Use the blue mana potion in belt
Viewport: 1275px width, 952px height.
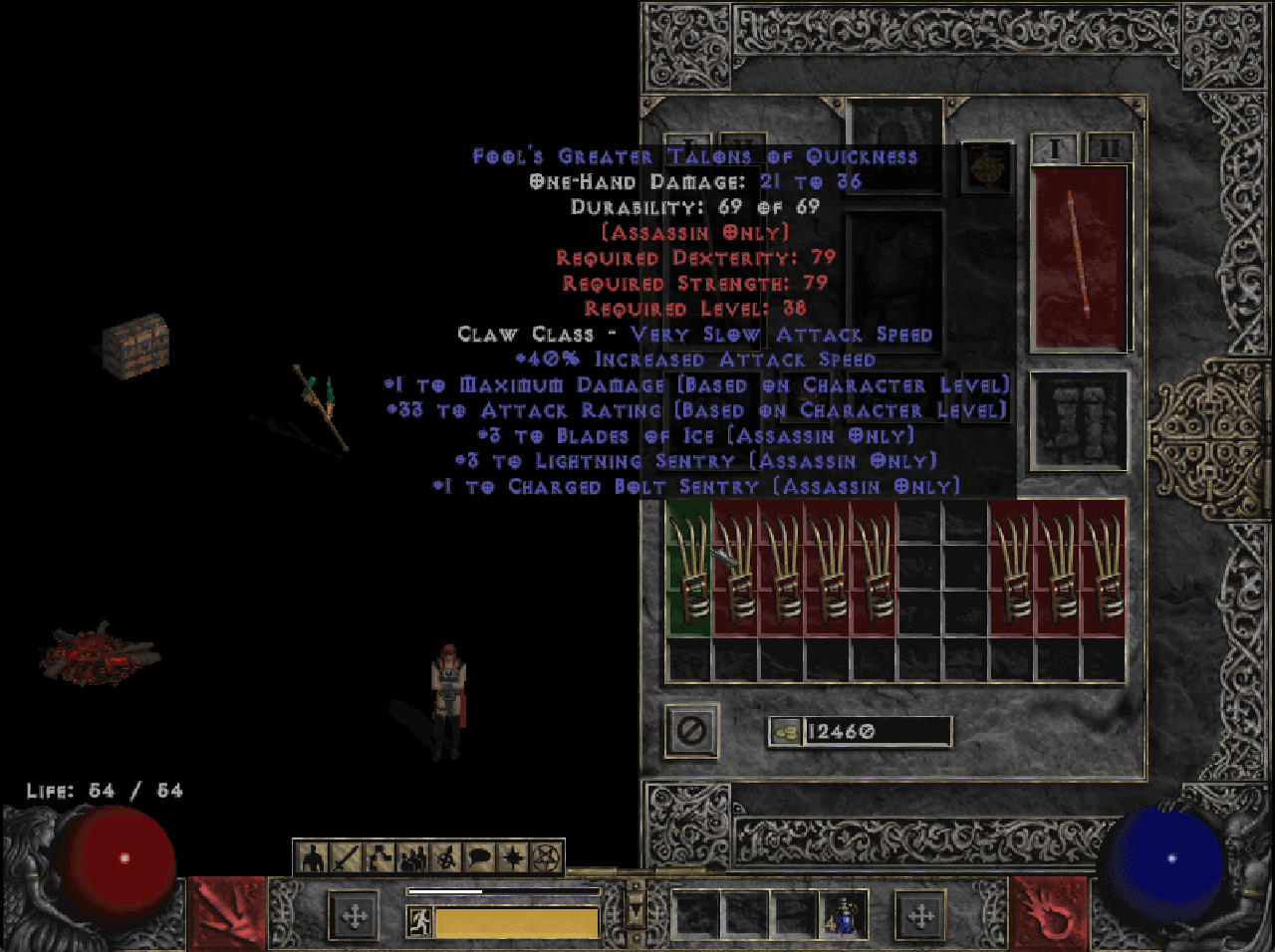tap(843, 915)
